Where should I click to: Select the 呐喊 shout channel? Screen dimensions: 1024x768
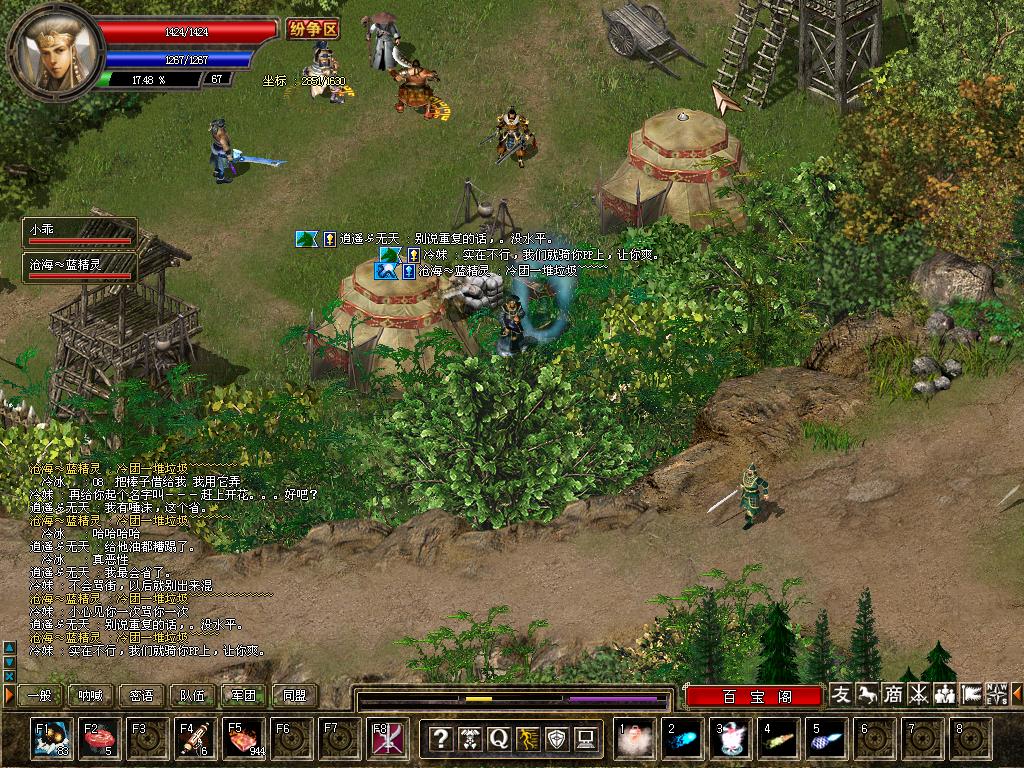coord(91,695)
